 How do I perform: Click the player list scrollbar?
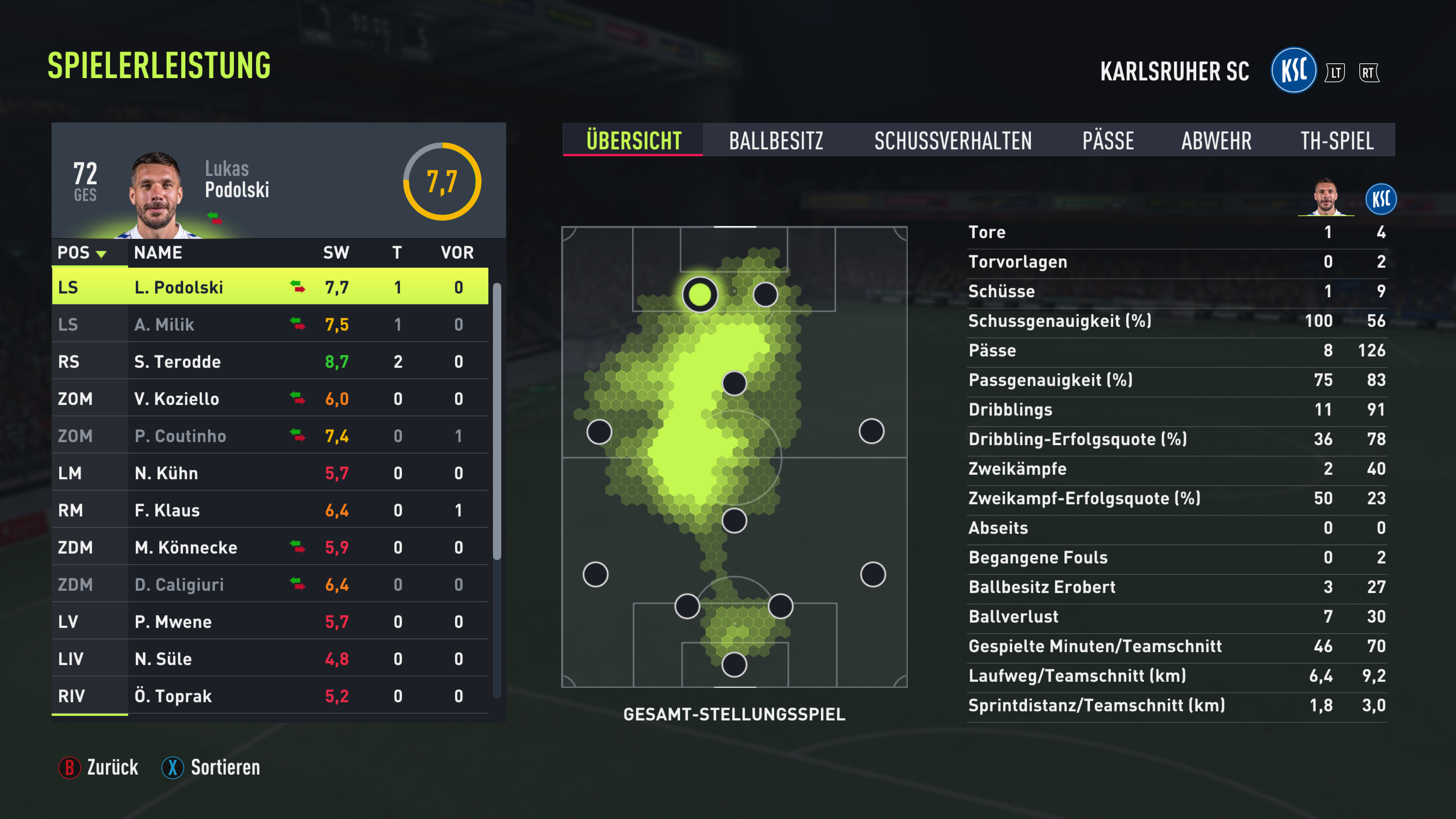pyautogui.click(x=497, y=421)
